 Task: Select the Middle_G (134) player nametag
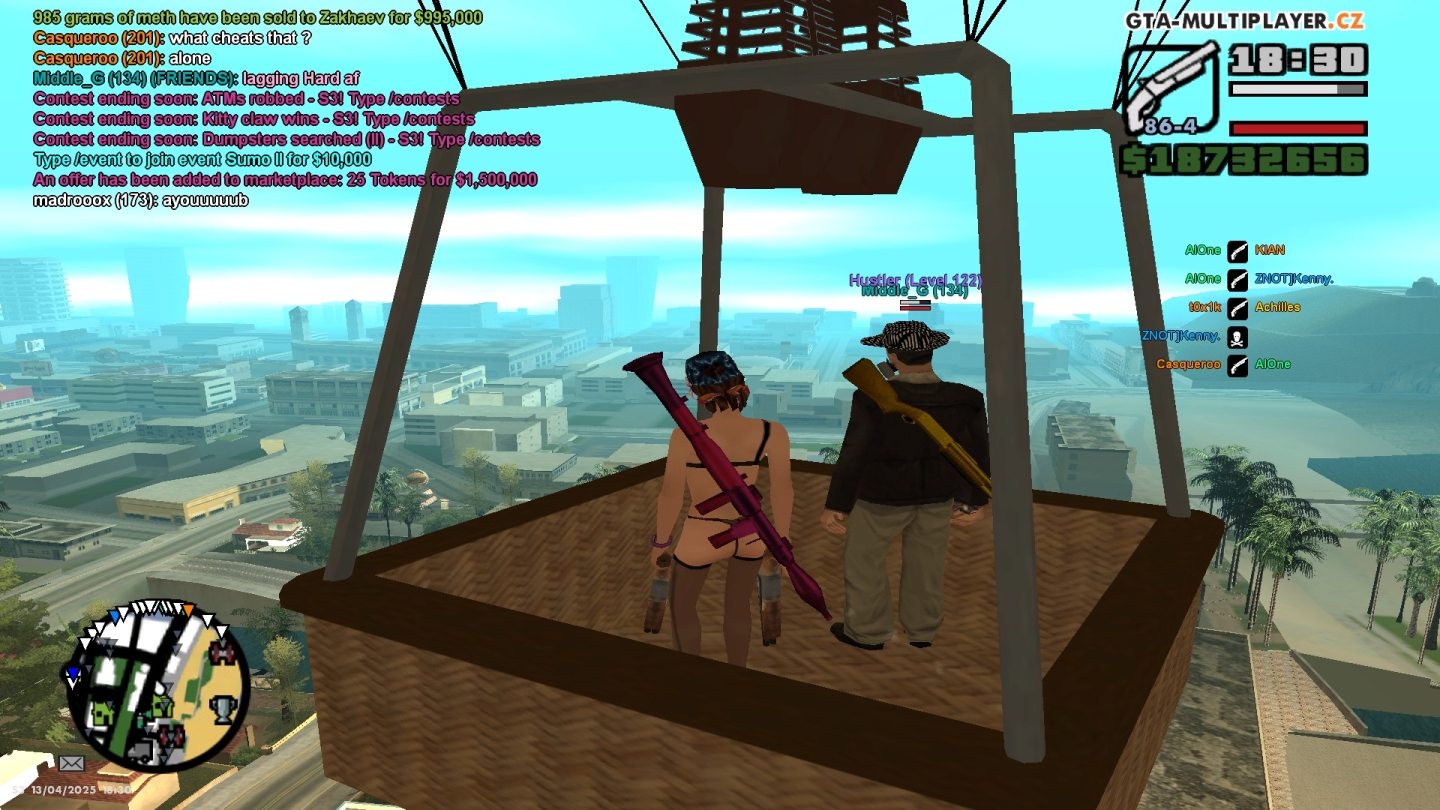914,291
